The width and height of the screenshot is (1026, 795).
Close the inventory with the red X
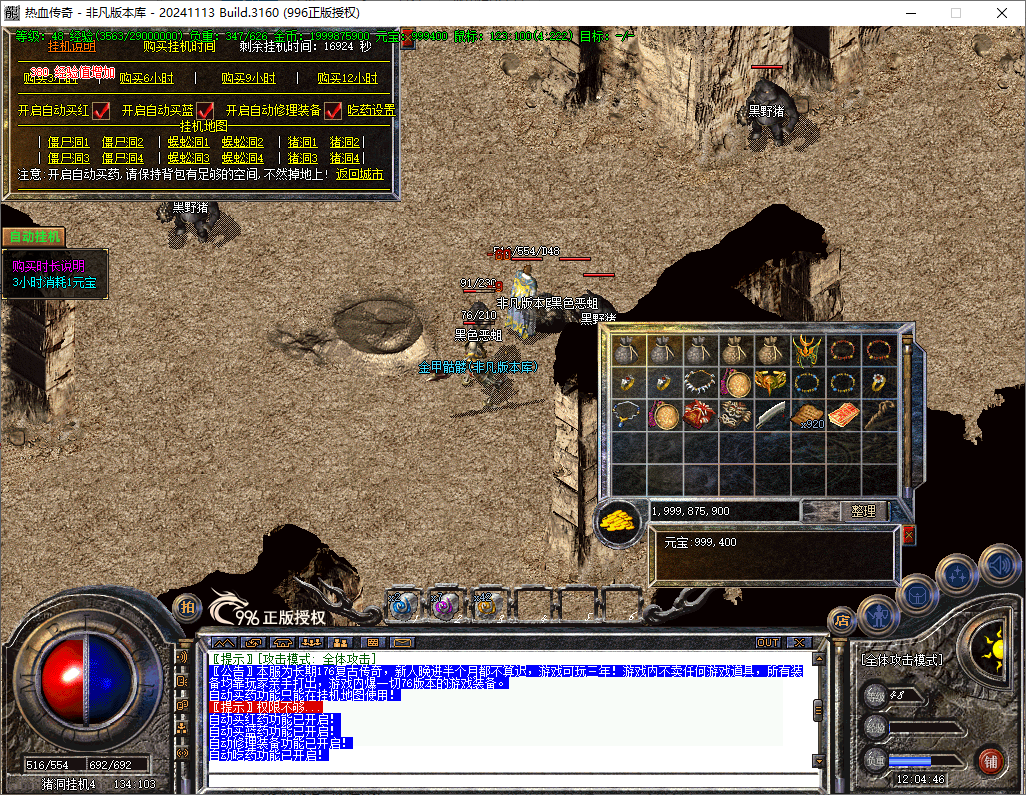[908, 535]
